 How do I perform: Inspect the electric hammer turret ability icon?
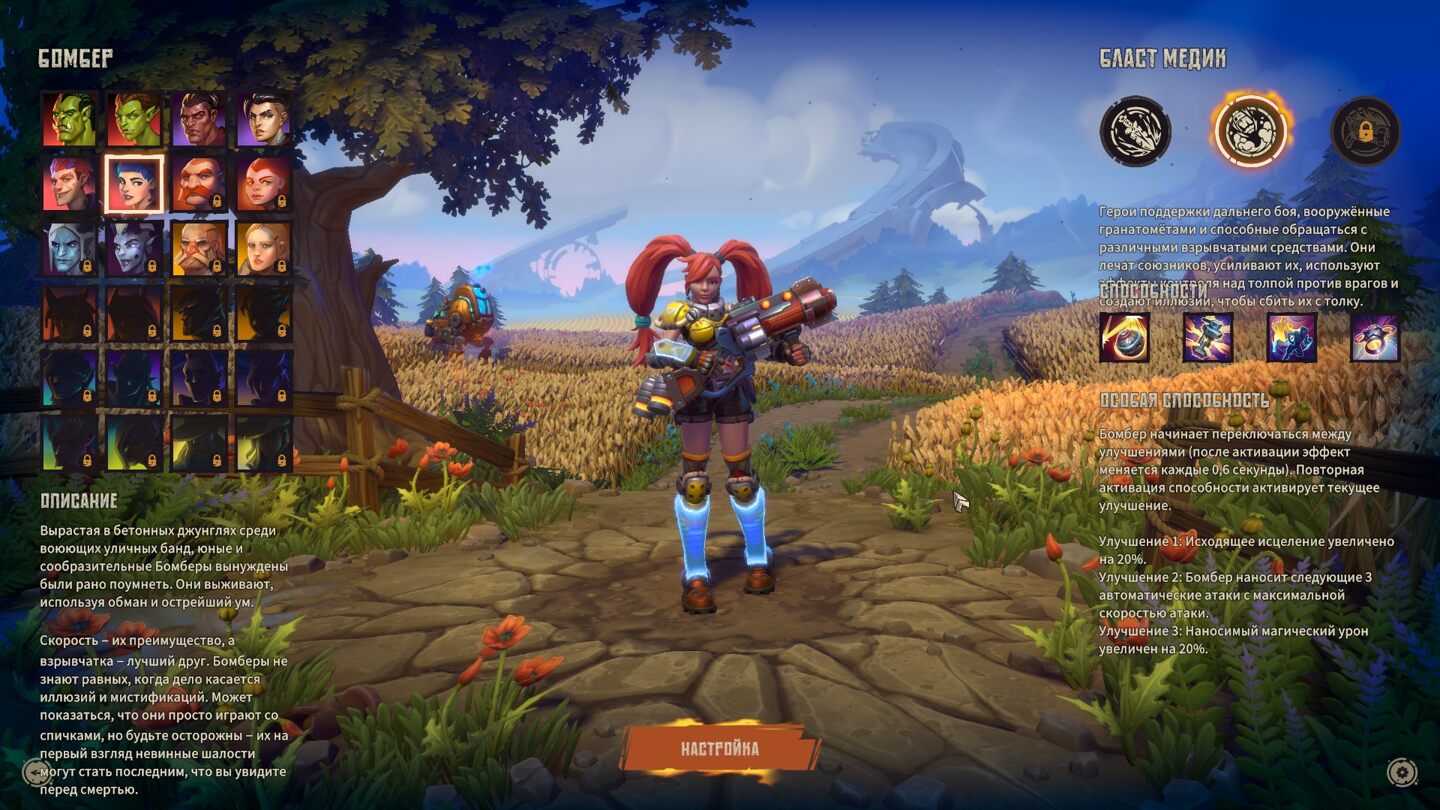point(1208,337)
